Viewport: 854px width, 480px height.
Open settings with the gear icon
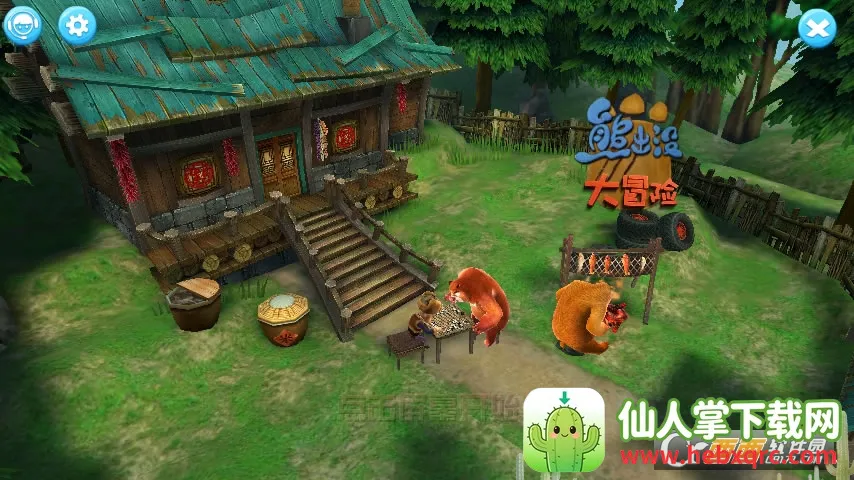tap(77, 24)
